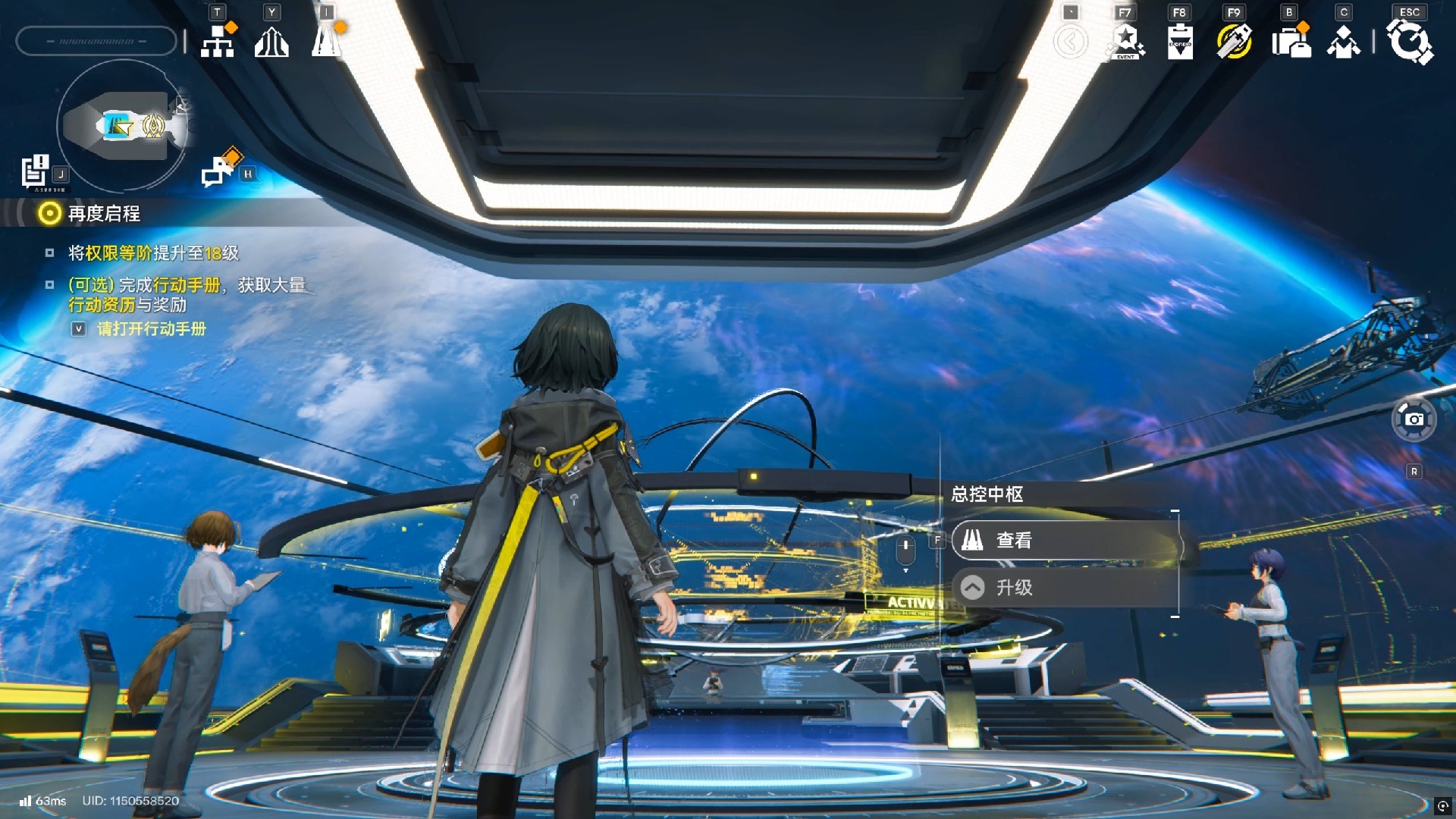Image resolution: width=1456 pixels, height=819 pixels.
Task: Open the Event star badge menu
Action: pyautogui.click(x=1126, y=42)
